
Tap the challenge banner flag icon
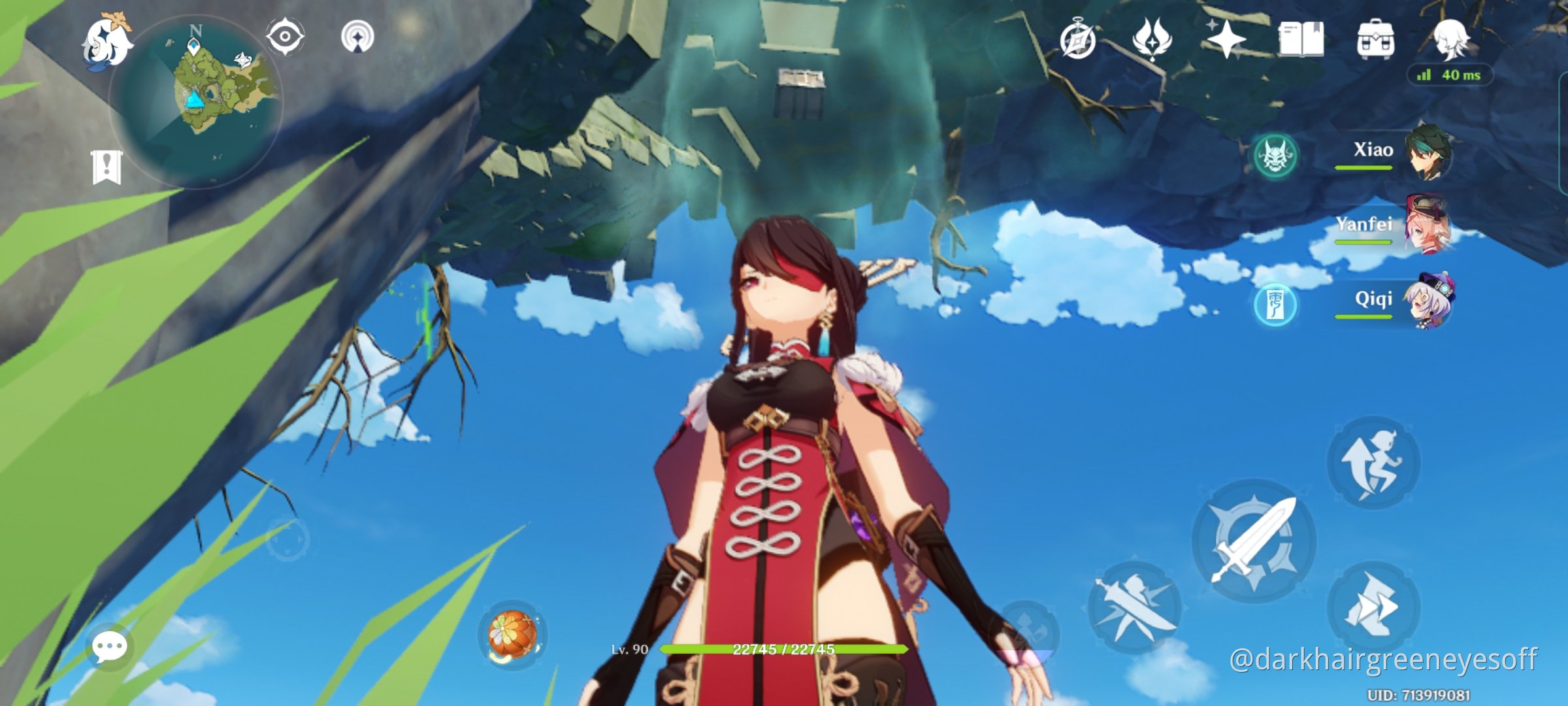pyautogui.click(x=106, y=169)
